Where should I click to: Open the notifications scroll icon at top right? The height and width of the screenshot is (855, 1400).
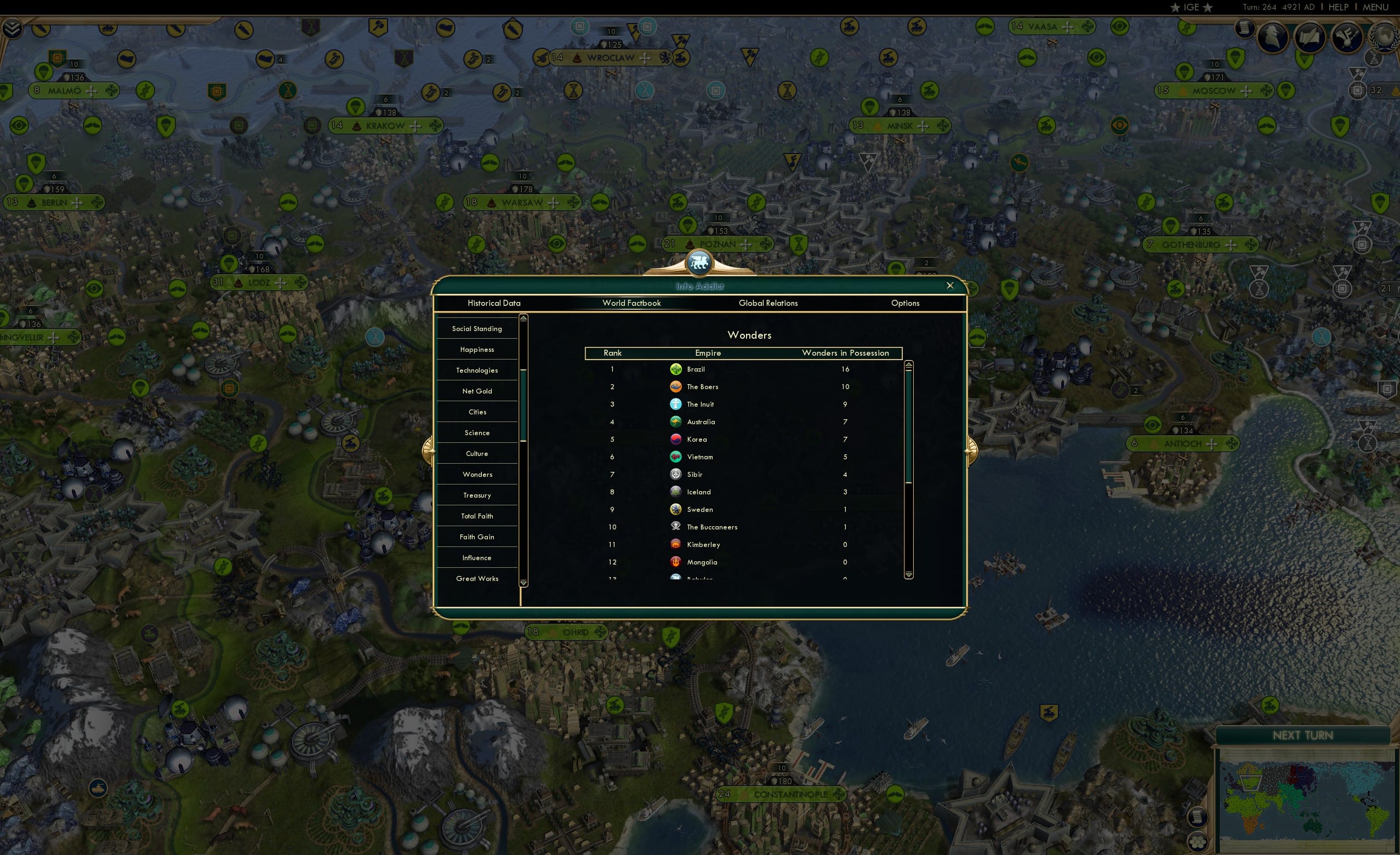click(x=1244, y=30)
